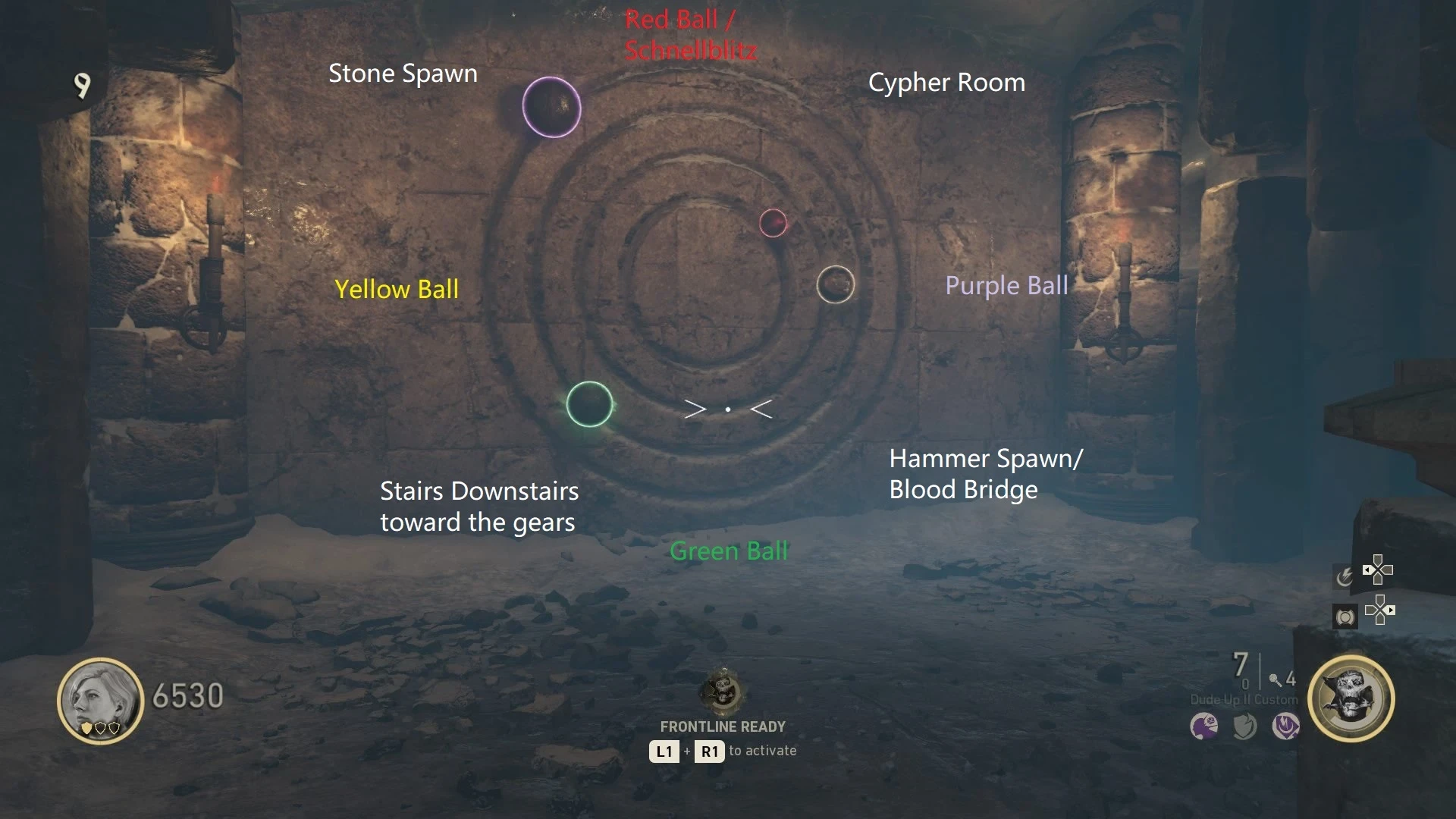Use the lightning crescent consumable icon
Viewport: 1456px width, 819px height.
1344,577
